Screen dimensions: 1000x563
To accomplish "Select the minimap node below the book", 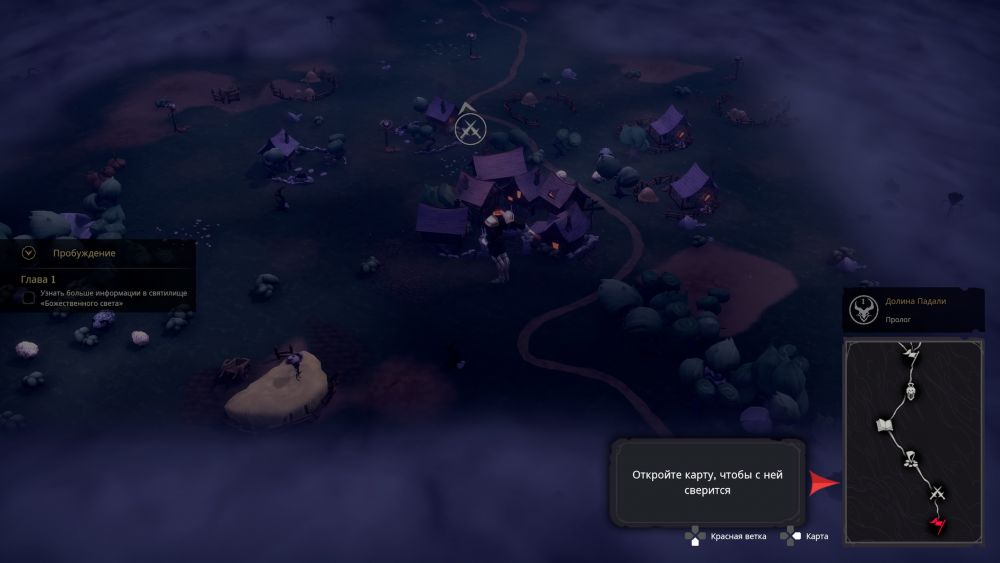I will point(911,460).
